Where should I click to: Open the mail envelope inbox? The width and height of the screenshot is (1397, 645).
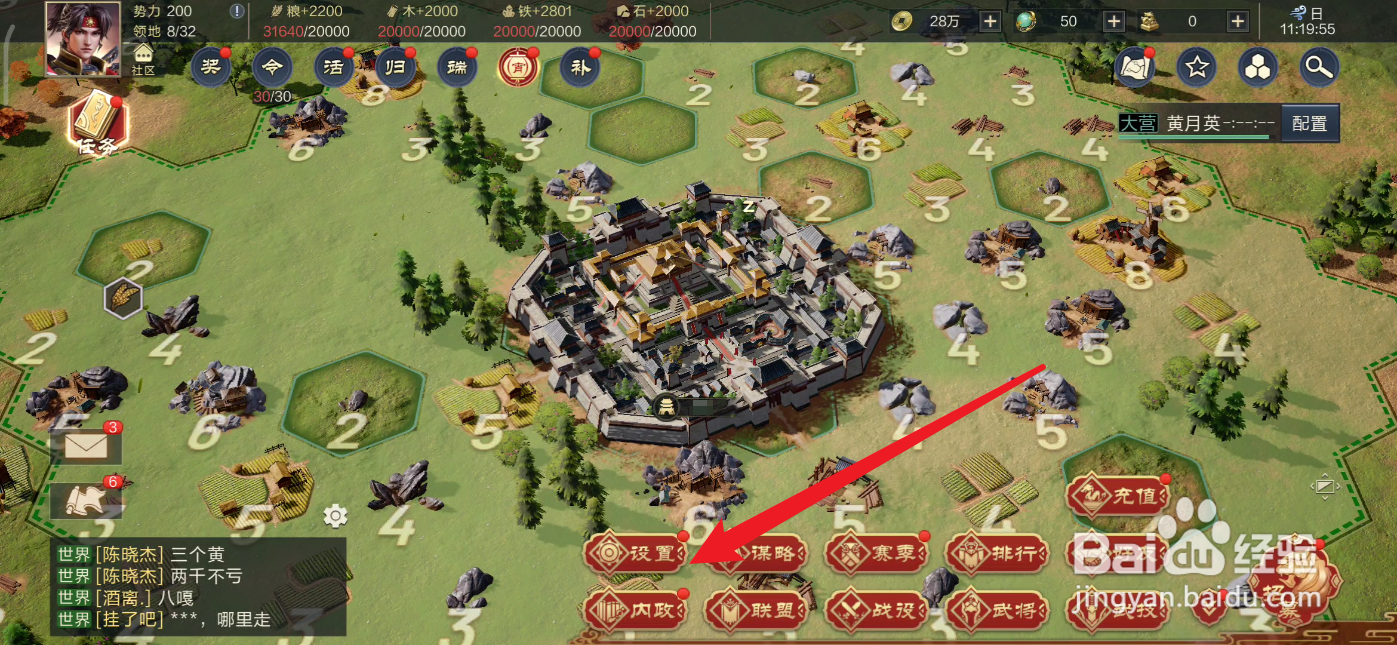86,446
